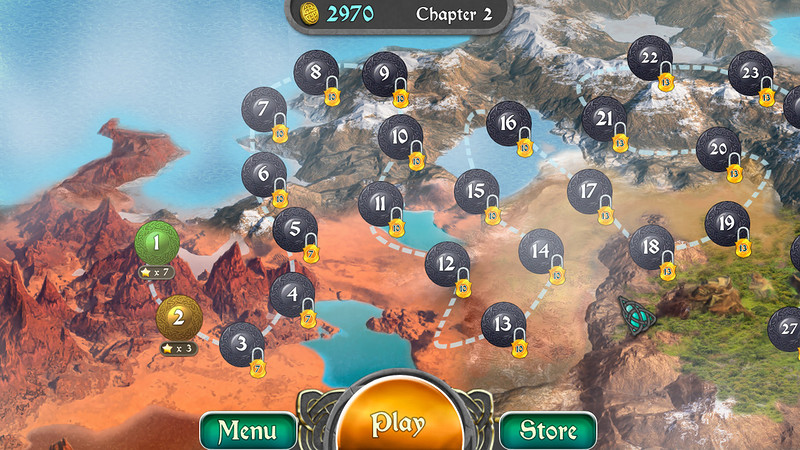This screenshot has width=800, height=450.
Task: Pick locked level 9 node
Action: 384,73
